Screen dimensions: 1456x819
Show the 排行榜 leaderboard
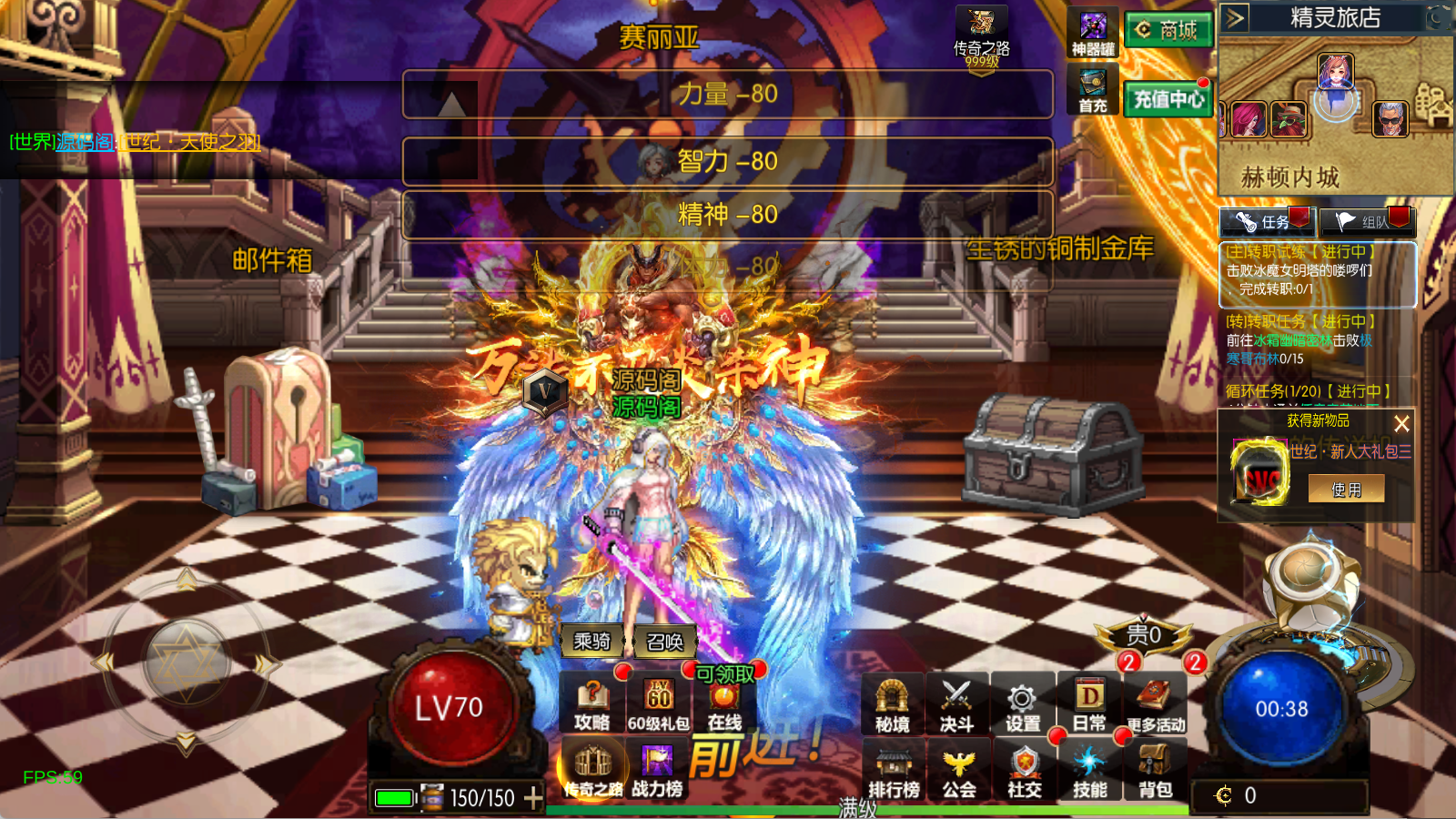[x=894, y=772]
